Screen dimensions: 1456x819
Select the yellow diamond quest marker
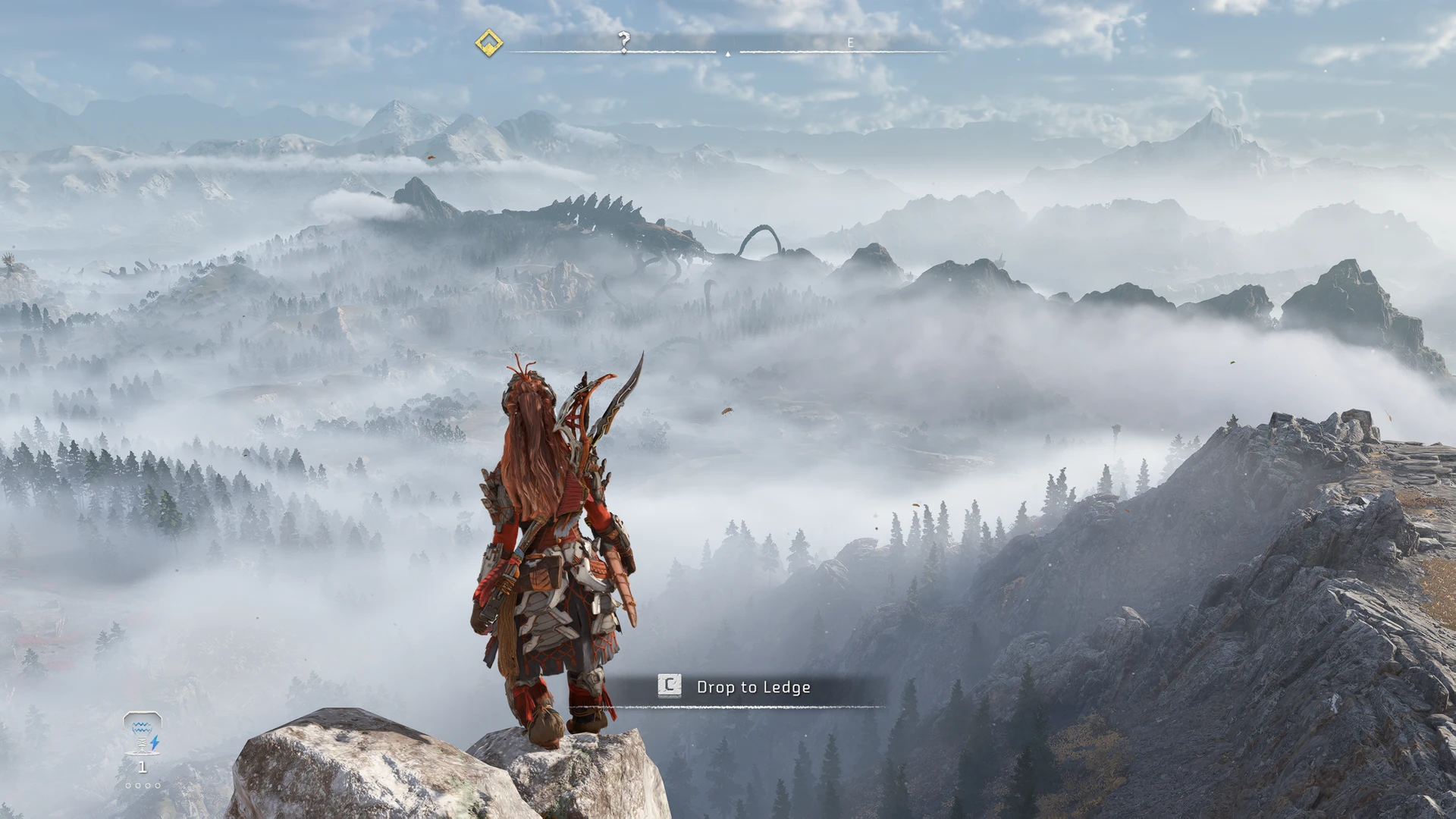pos(489,42)
